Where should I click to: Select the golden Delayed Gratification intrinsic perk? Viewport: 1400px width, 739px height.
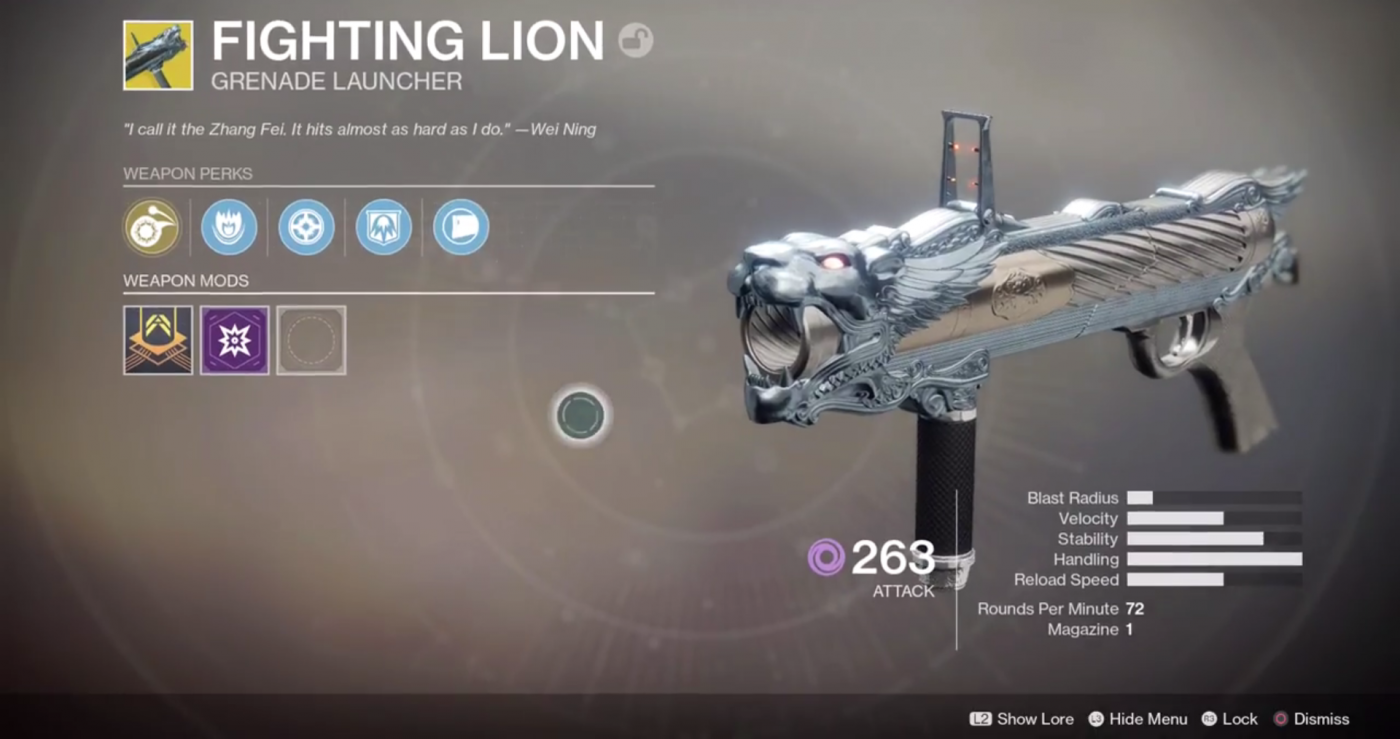(152, 227)
